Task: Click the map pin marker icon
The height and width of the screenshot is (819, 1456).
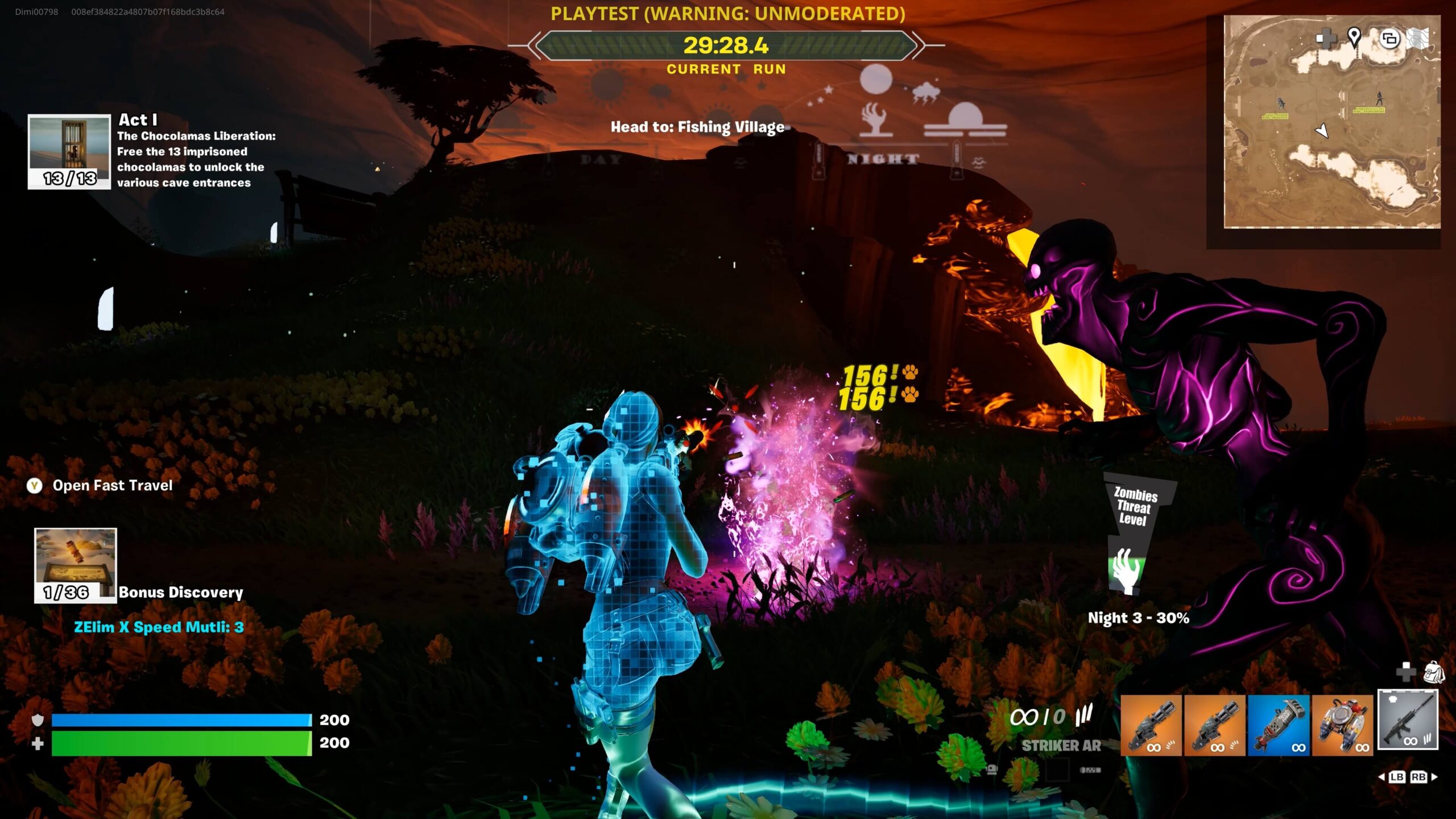Action: tap(1354, 38)
